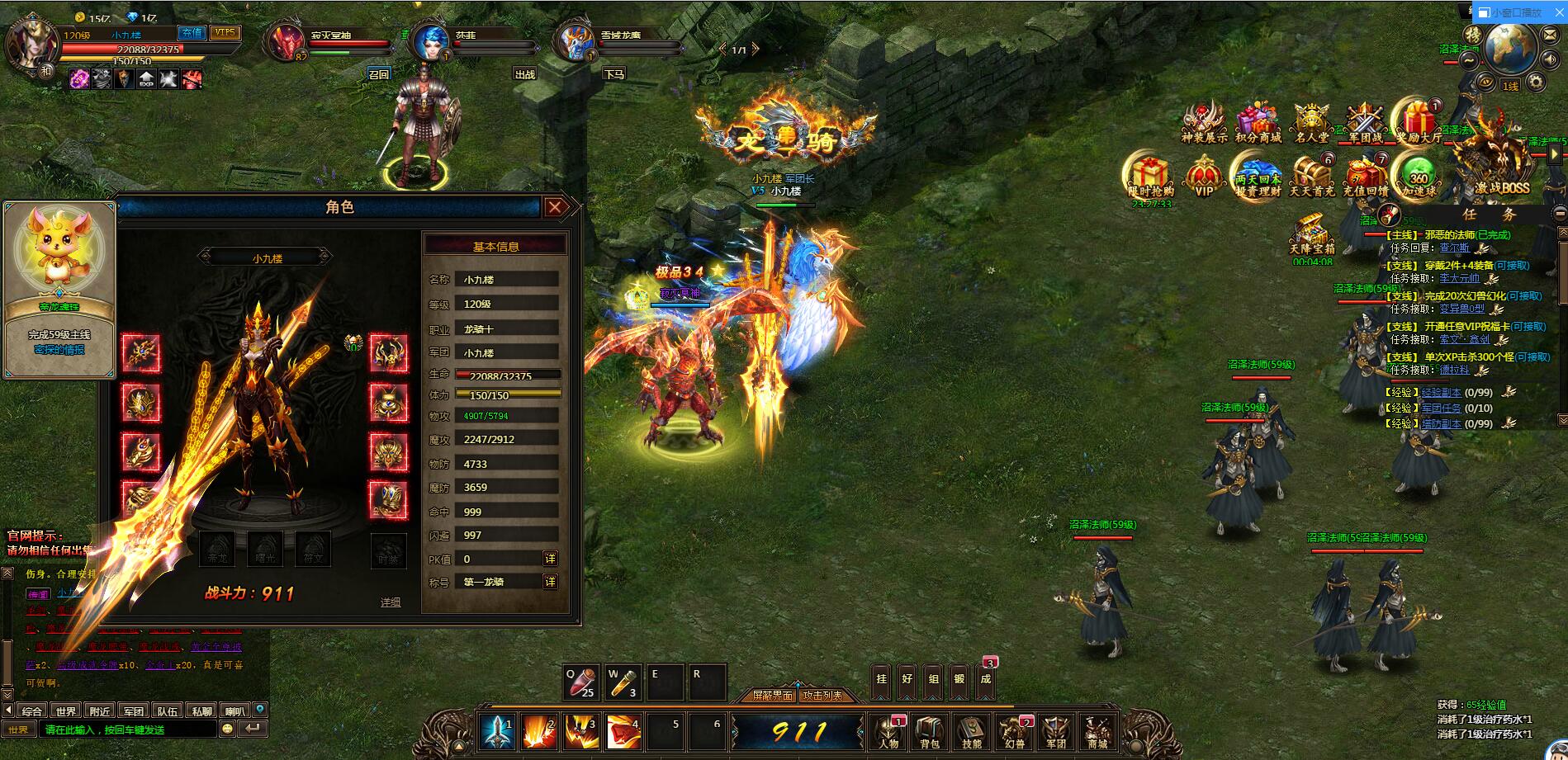Use the red potion in slot Q
This screenshot has height=760, width=1568.
point(581,682)
